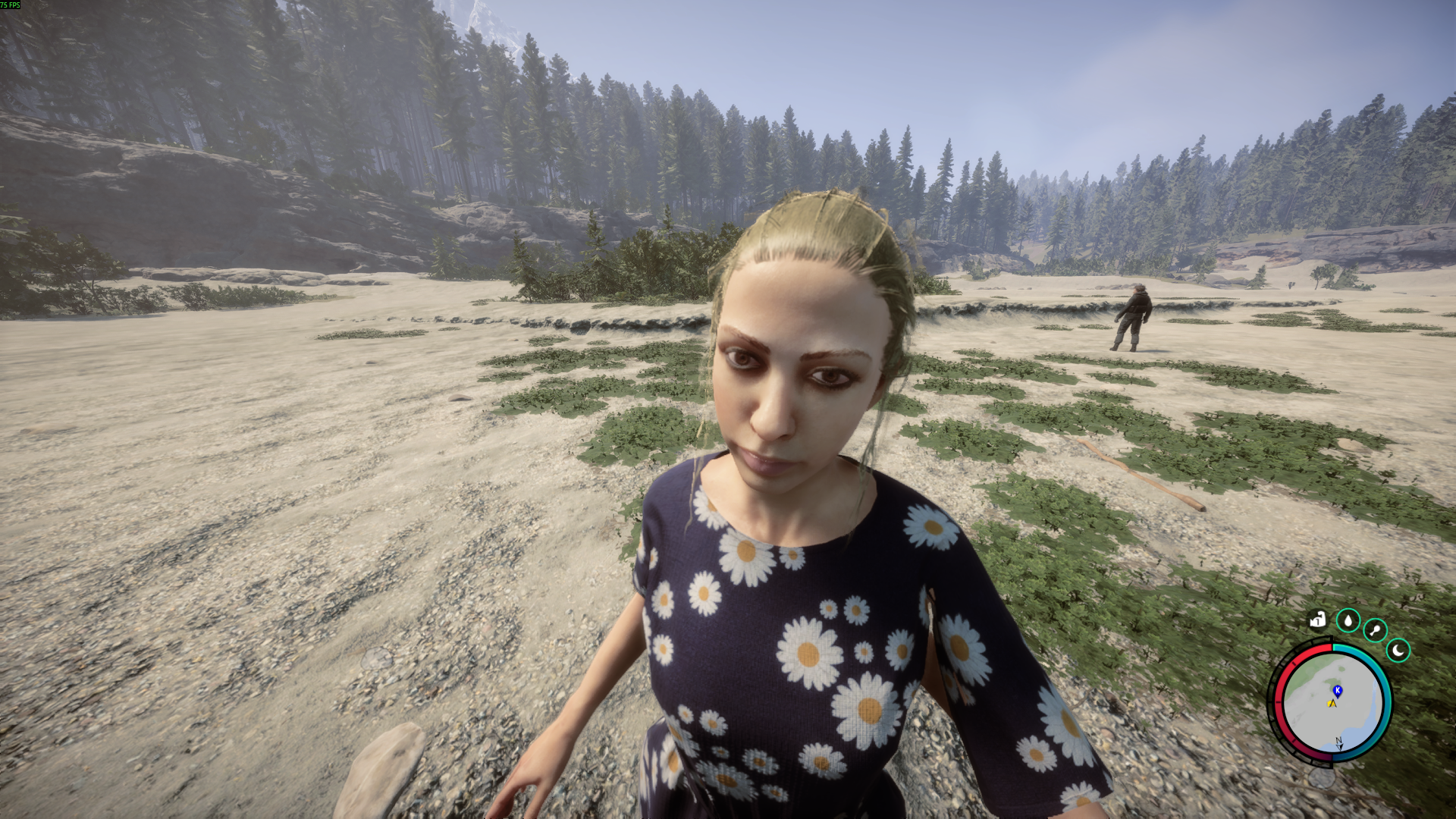1456x819 pixels.
Task: Click the flexed arm strength icon
Action: click(1318, 620)
